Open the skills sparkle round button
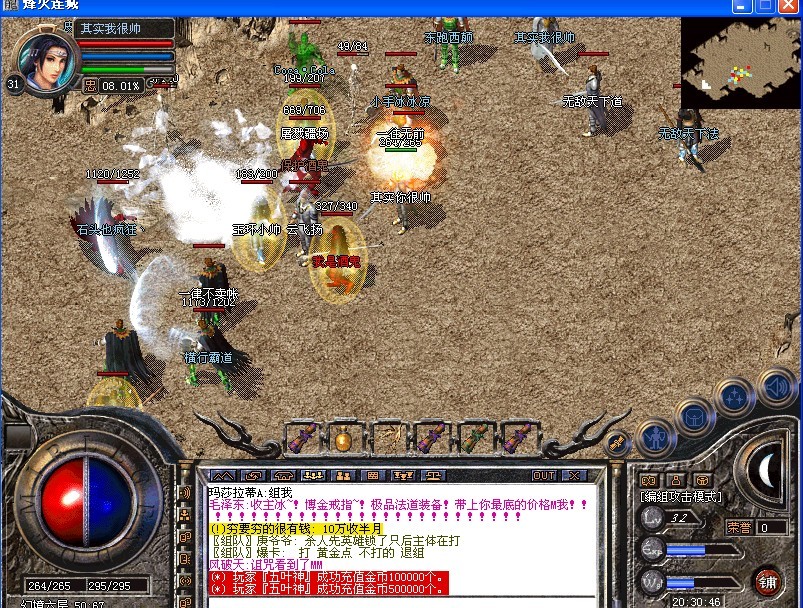803x608 pixels. pyautogui.click(x=736, y=396)
